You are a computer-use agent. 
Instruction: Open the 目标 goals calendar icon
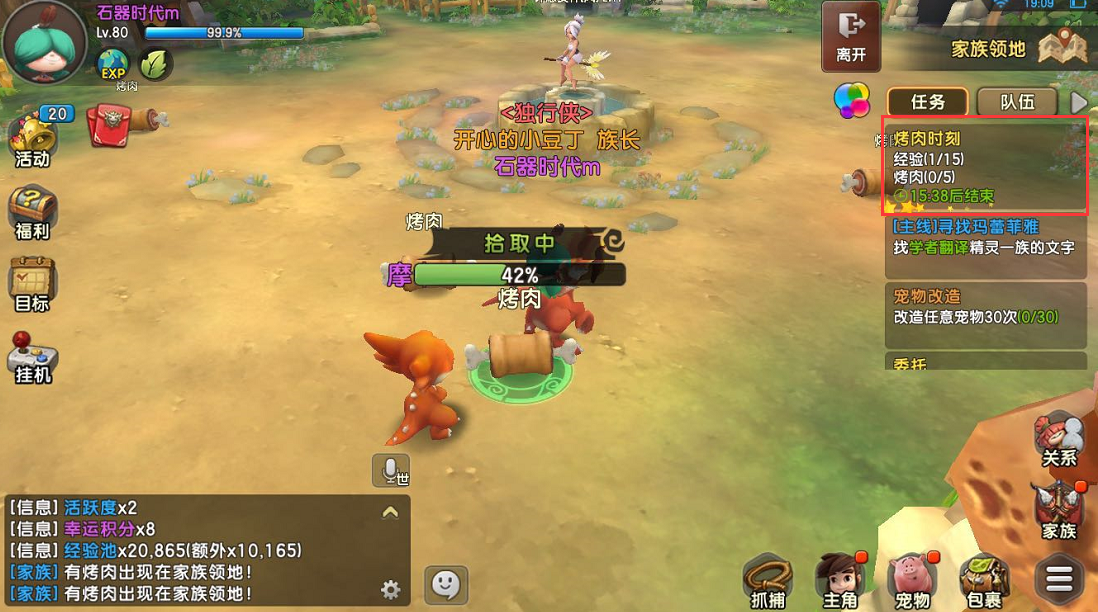32,284
